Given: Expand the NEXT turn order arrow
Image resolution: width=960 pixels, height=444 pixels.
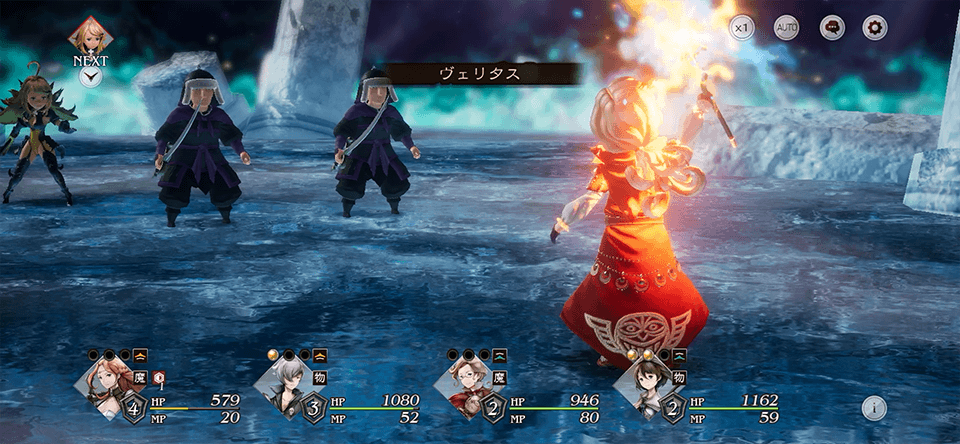Looking at the screenshot, I should click(90, 76).
